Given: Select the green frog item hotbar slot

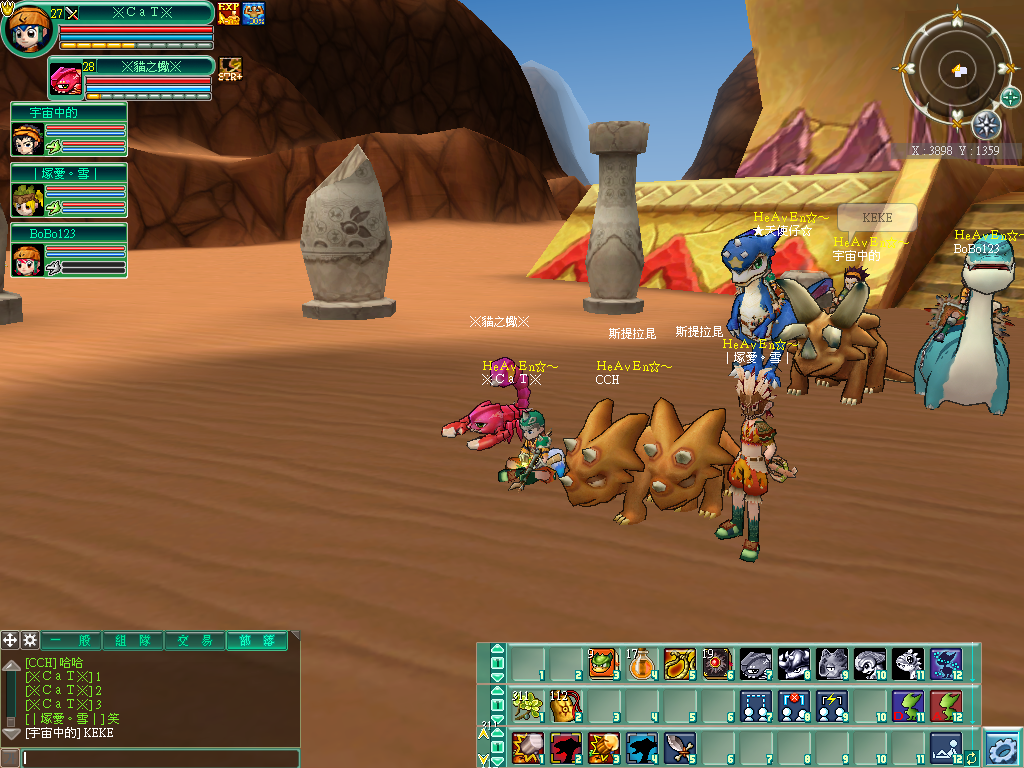Looking at the screenshot, I should pos(602,663).
